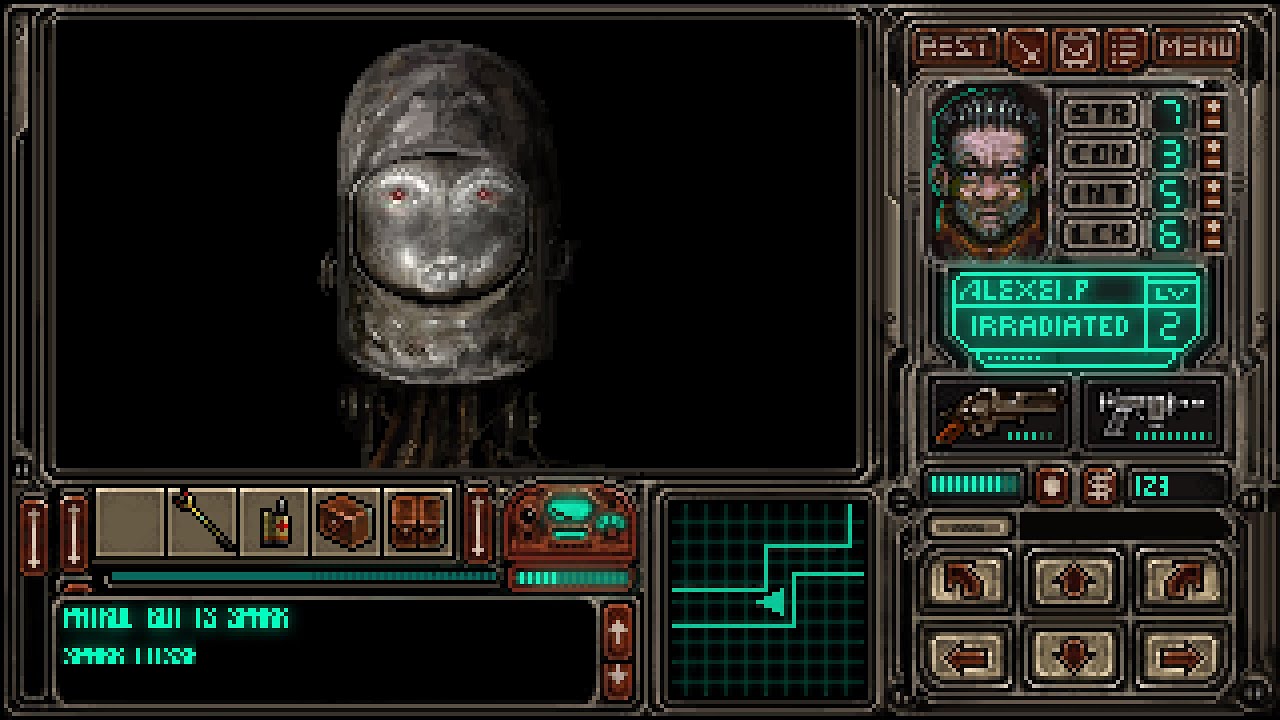Open the green grid automap
This screenshot has width=1280, height=720.
click(x=767, y=596)
